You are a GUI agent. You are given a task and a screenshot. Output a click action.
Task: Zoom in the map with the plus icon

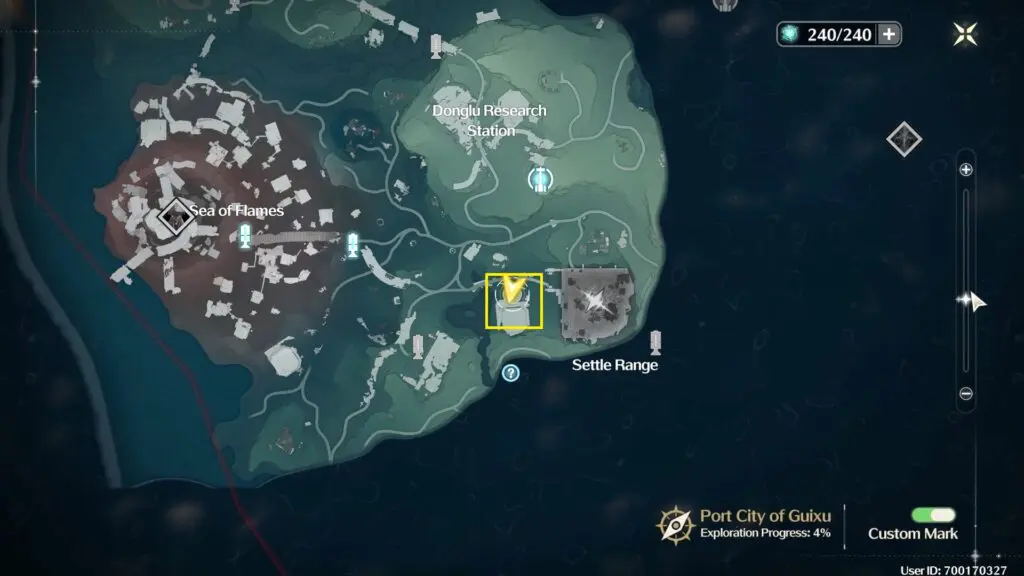pos(966,170)
